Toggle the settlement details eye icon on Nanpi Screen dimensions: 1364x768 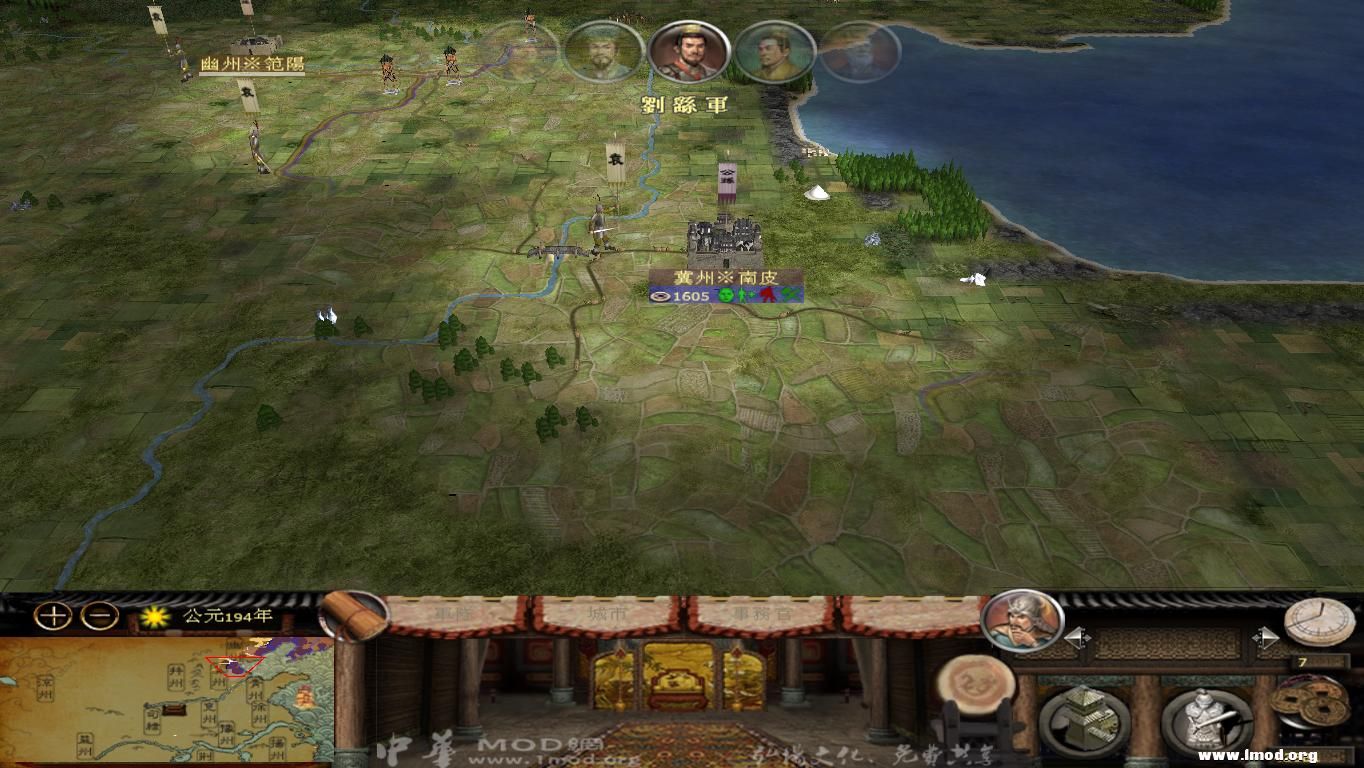tap(661, 296)
